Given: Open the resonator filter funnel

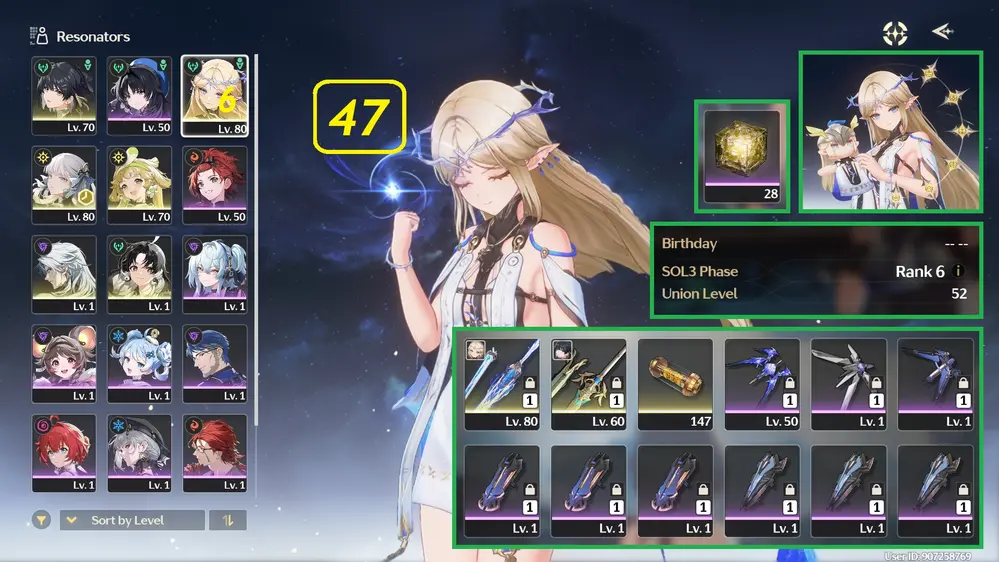Looking at the screenshot, I should [41, 520].
